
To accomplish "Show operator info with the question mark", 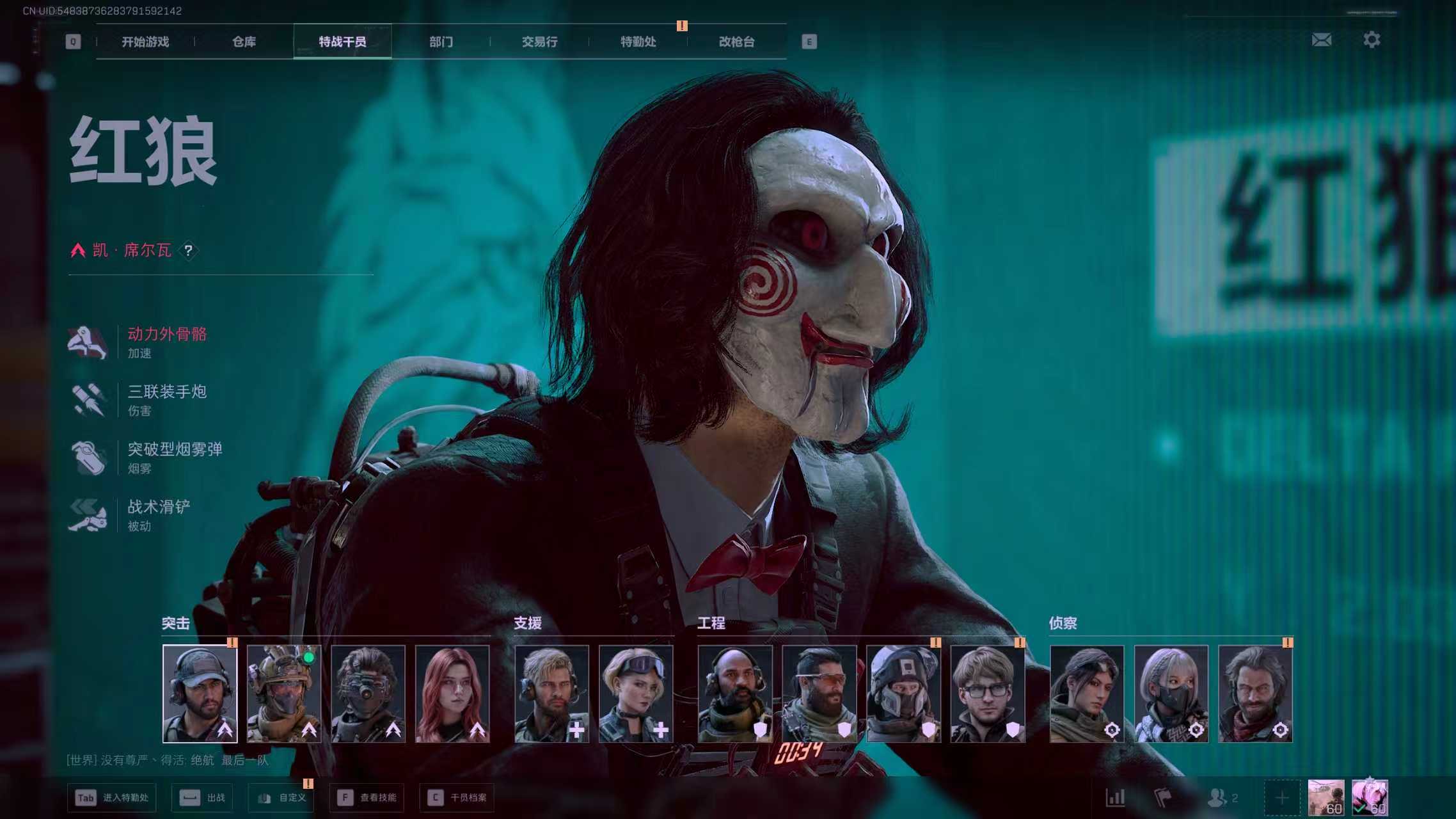I will coord(188,251).
